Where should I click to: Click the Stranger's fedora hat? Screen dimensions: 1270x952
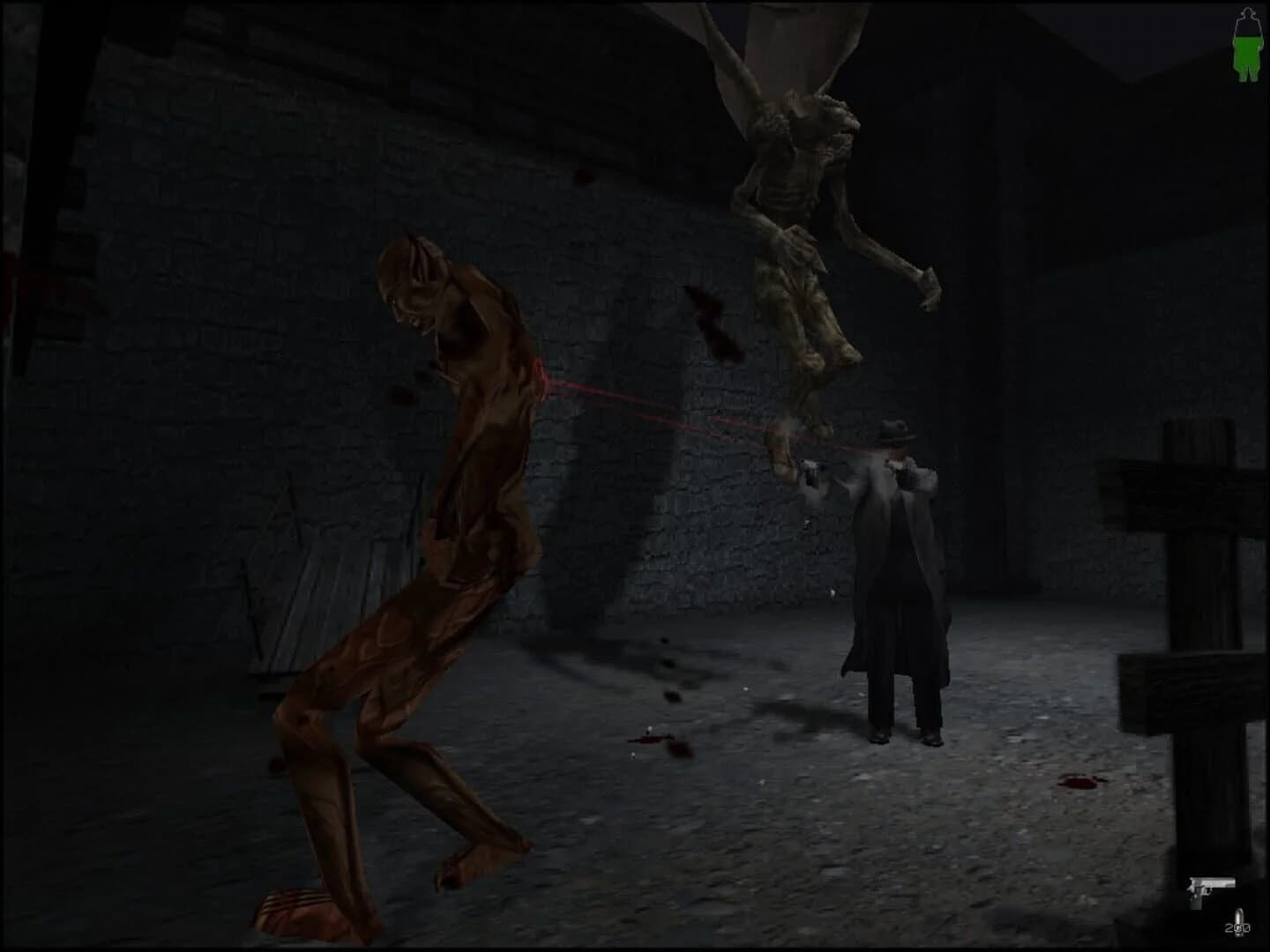893,435
